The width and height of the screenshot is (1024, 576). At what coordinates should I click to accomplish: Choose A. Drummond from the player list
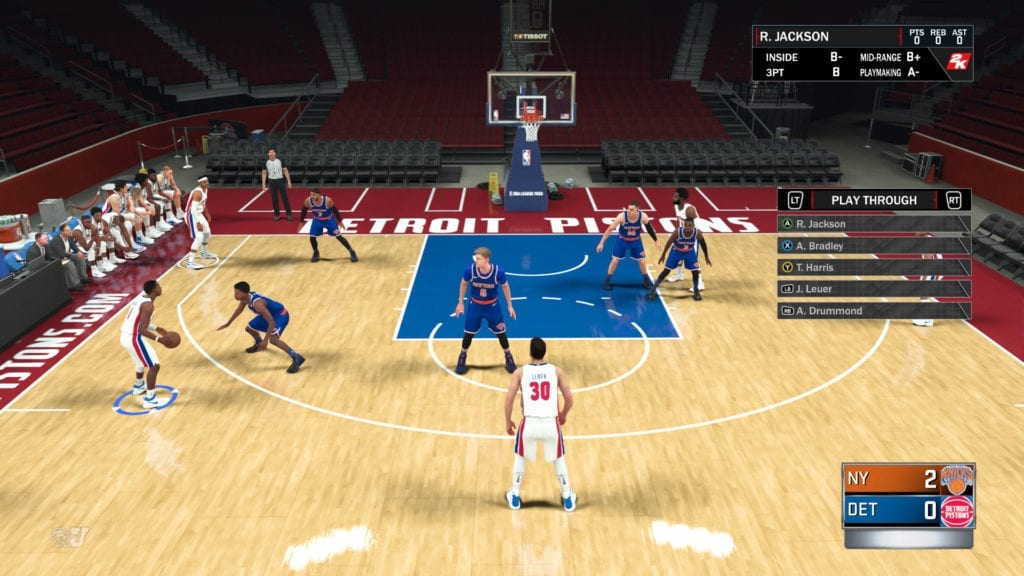pos(873,311)
